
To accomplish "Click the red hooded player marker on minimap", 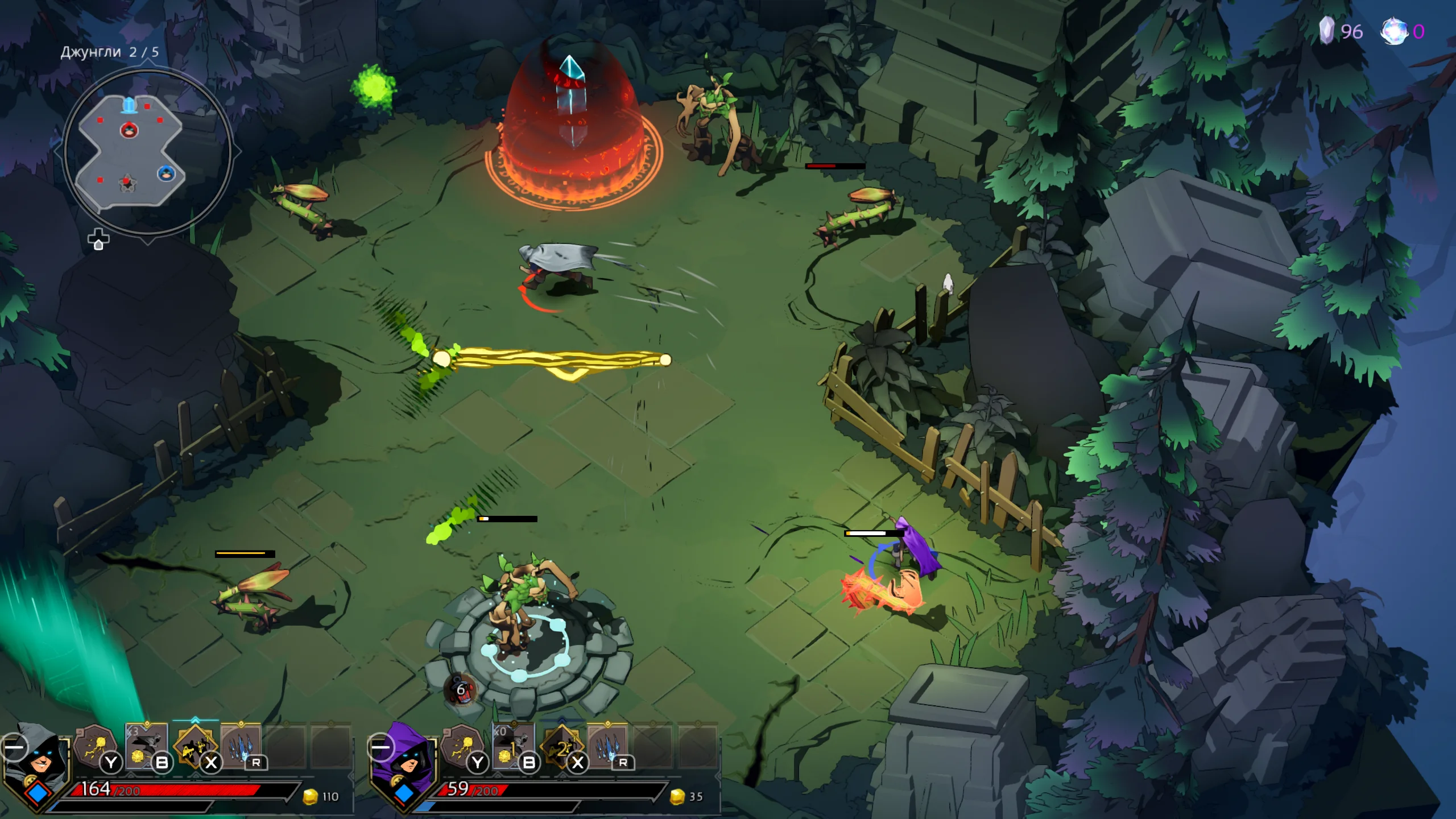I will (130, 131).
